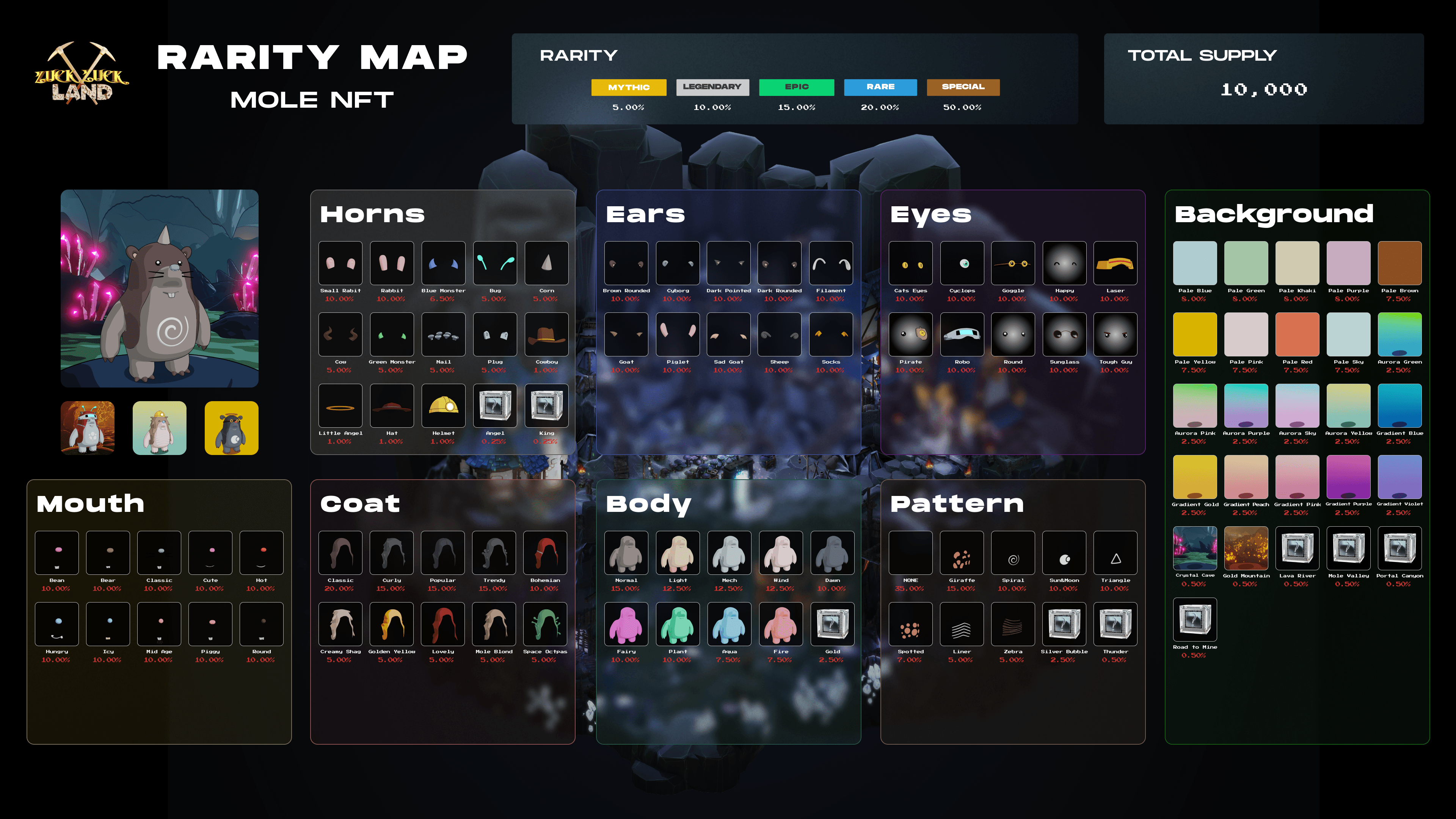Choose the Robo visor eyes tile
Image resolution: width=1456 pixels, height=819 pixels.
962,334
